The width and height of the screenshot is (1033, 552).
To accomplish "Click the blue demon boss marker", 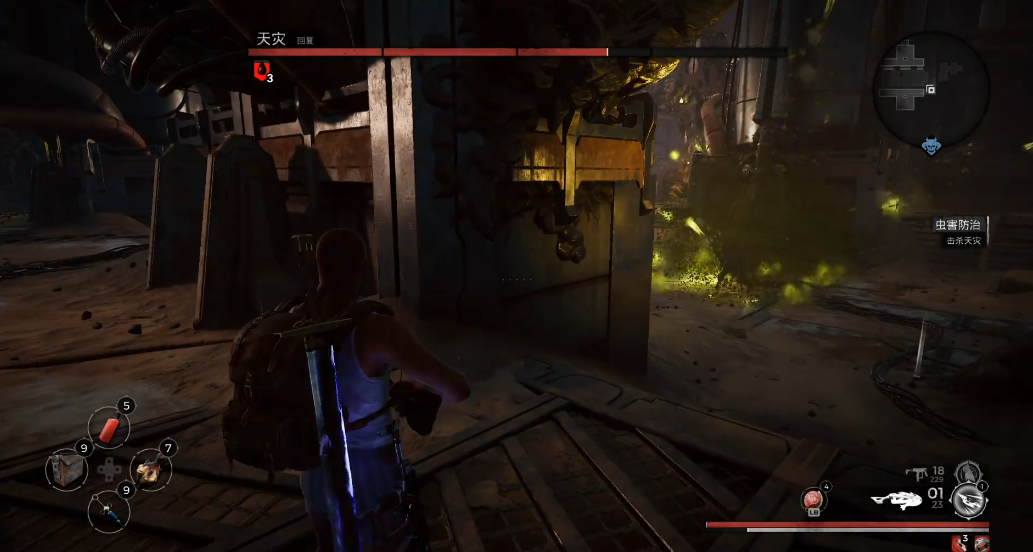I will click(932, 147).
